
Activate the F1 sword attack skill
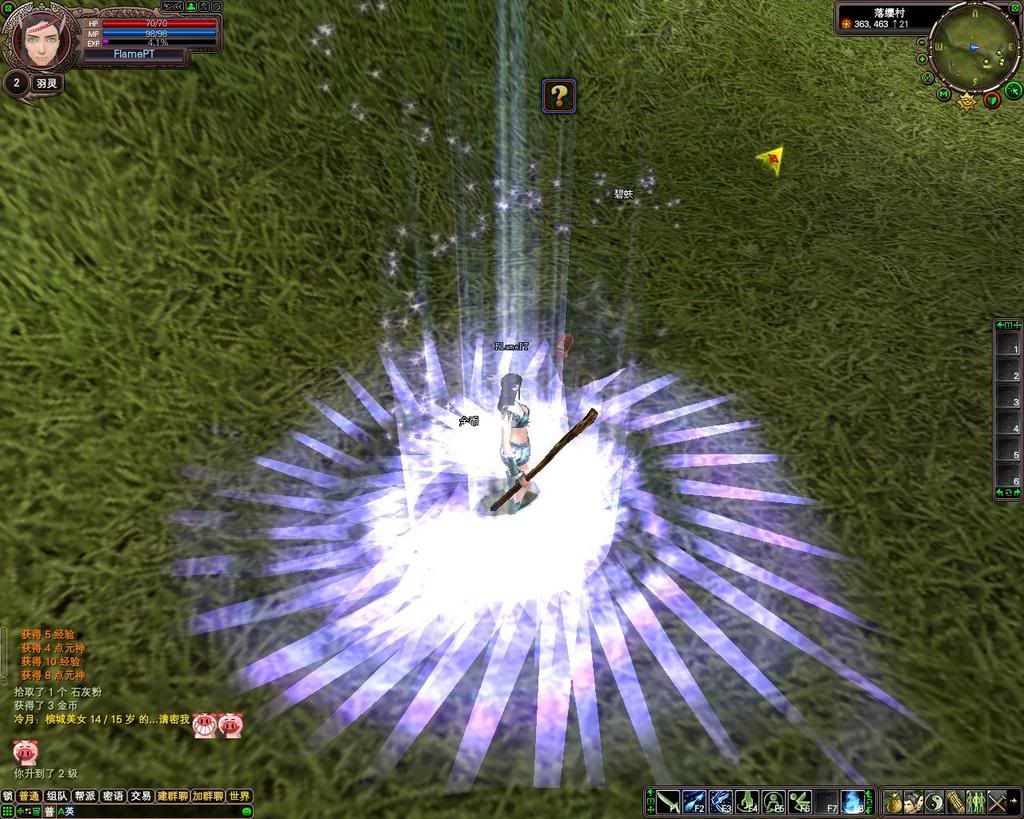[668, 802]
